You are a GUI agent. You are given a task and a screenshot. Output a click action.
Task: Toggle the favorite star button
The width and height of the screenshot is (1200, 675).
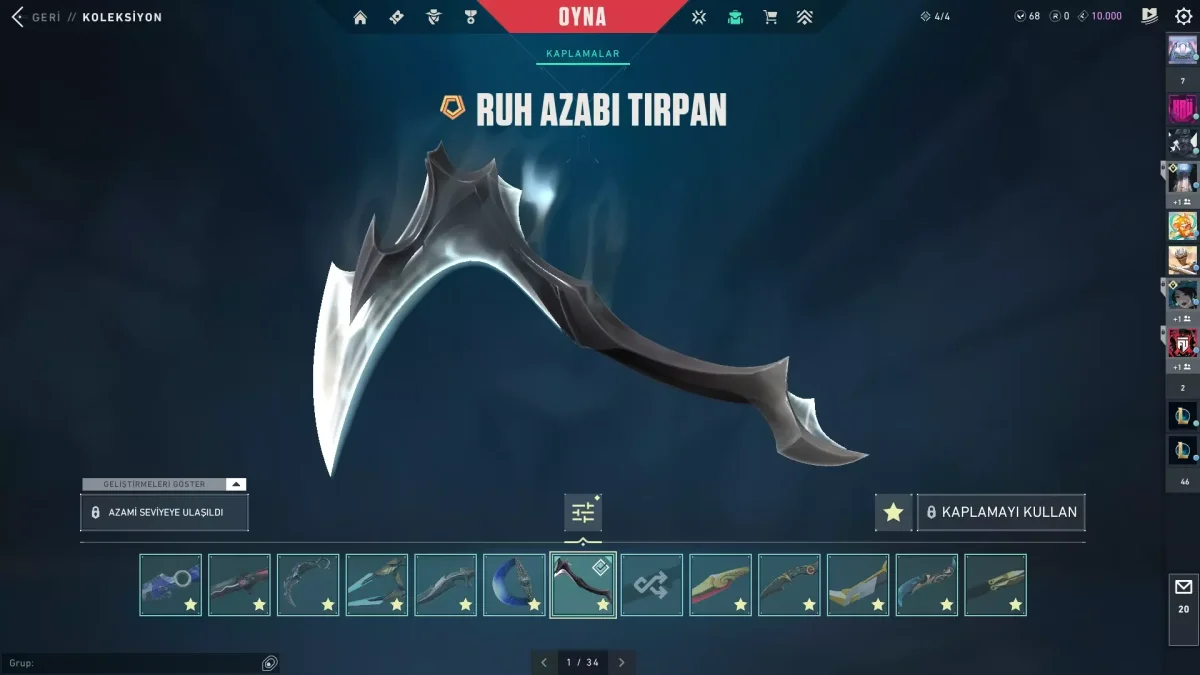893,512
